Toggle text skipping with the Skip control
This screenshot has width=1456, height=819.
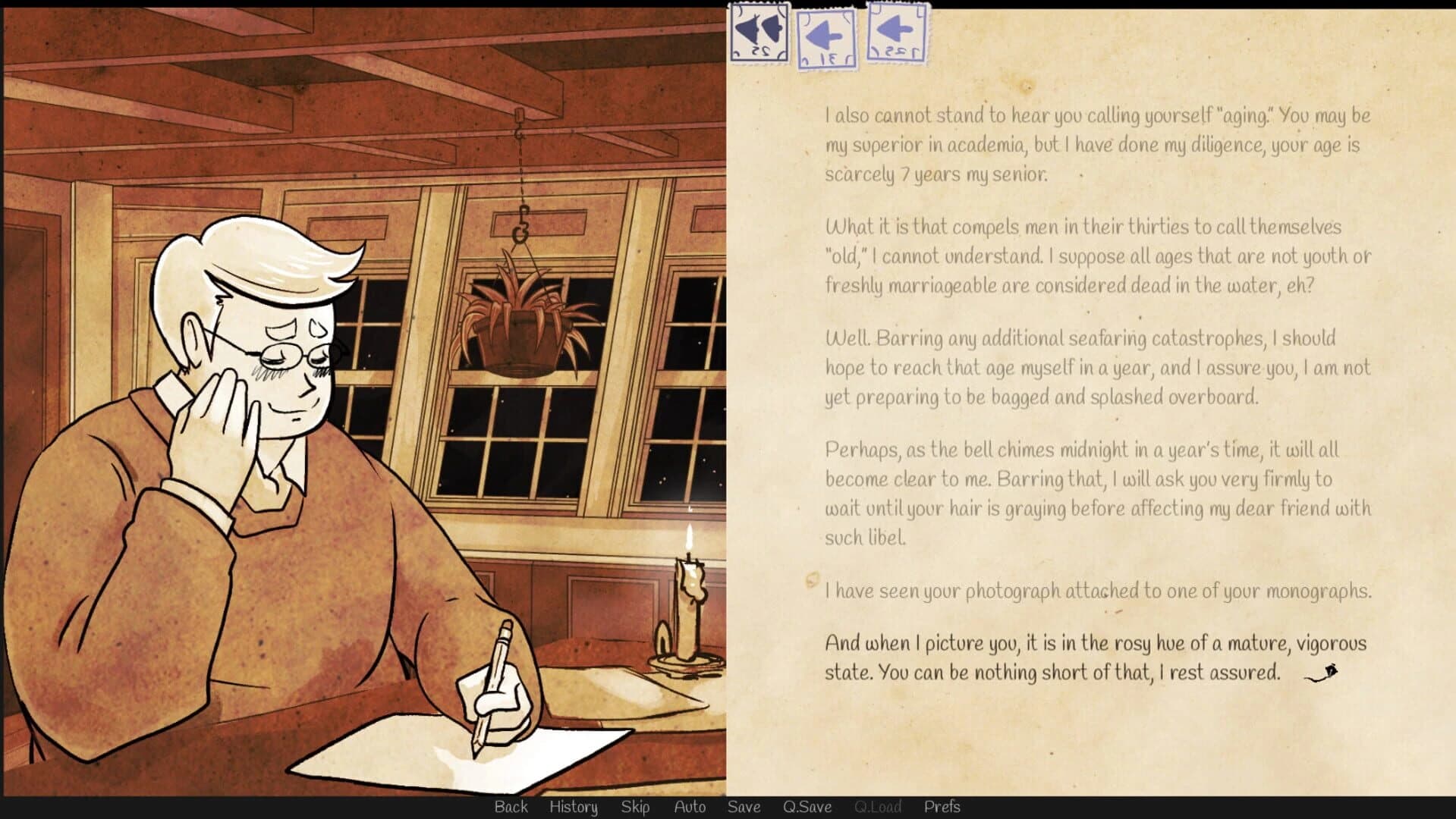tap(636, 807)
